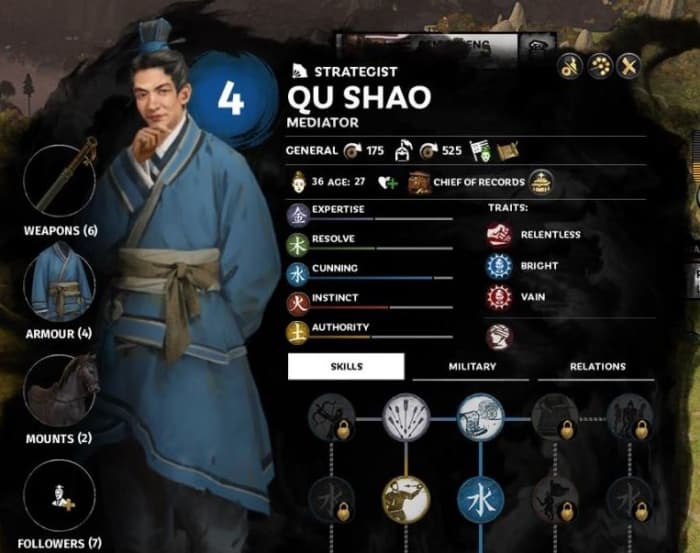
Task: Switch to the Military tab
Action: 471,366
